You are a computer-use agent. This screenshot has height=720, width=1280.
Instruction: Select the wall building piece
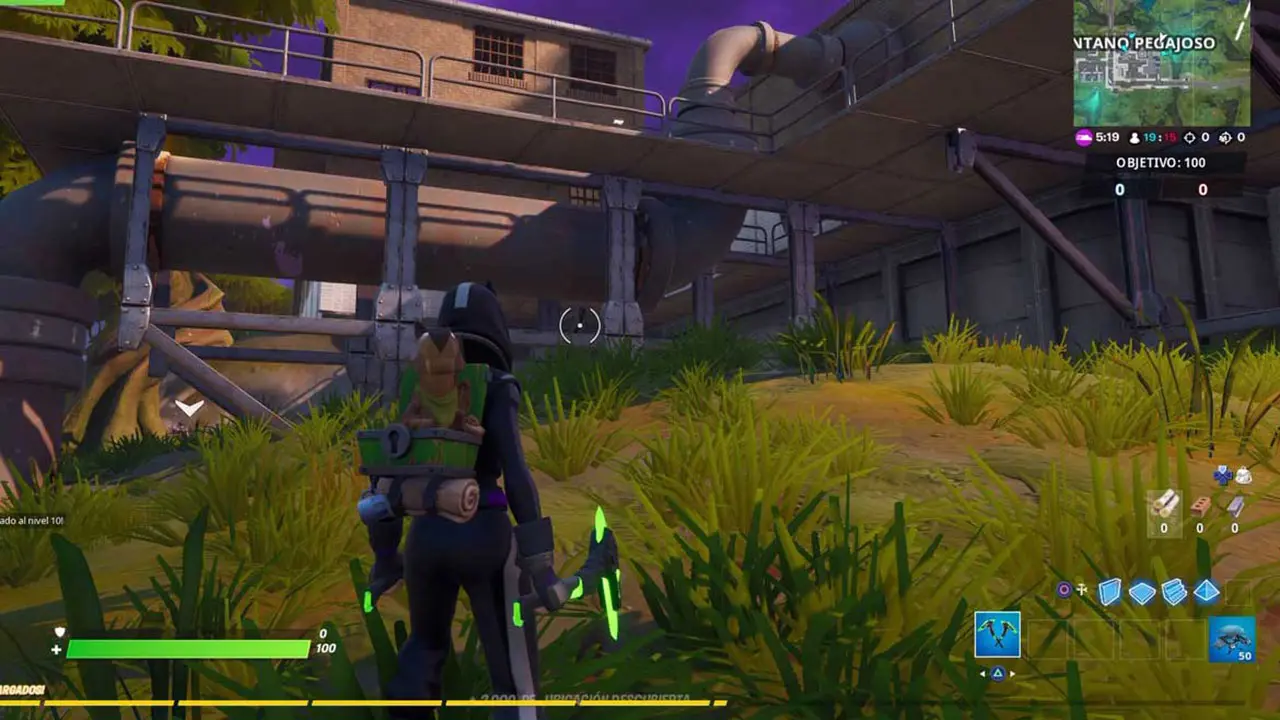click(x=1110, y=592)
